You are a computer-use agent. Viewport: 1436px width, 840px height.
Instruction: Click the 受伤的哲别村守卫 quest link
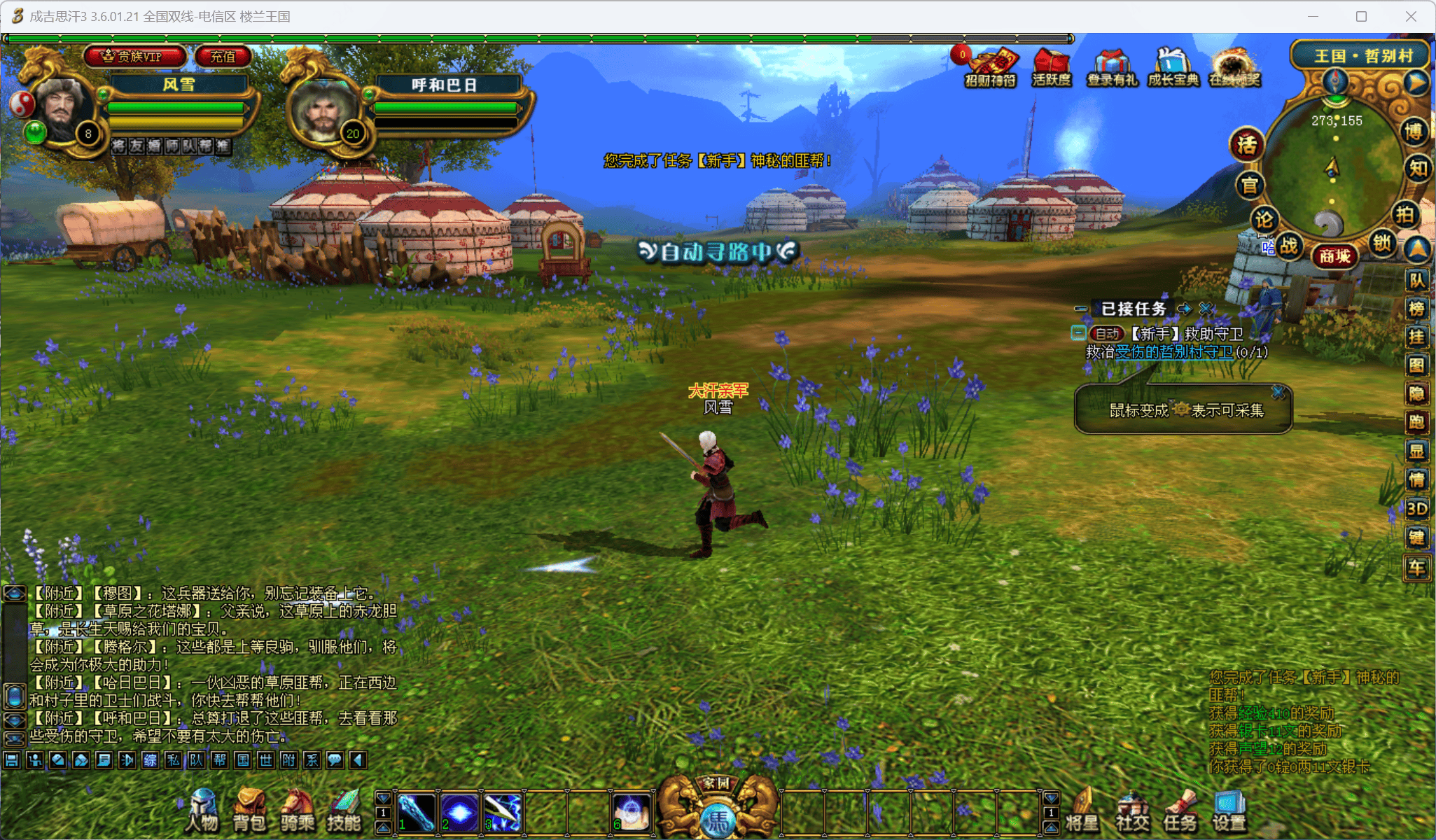(x=1173, y=352)
